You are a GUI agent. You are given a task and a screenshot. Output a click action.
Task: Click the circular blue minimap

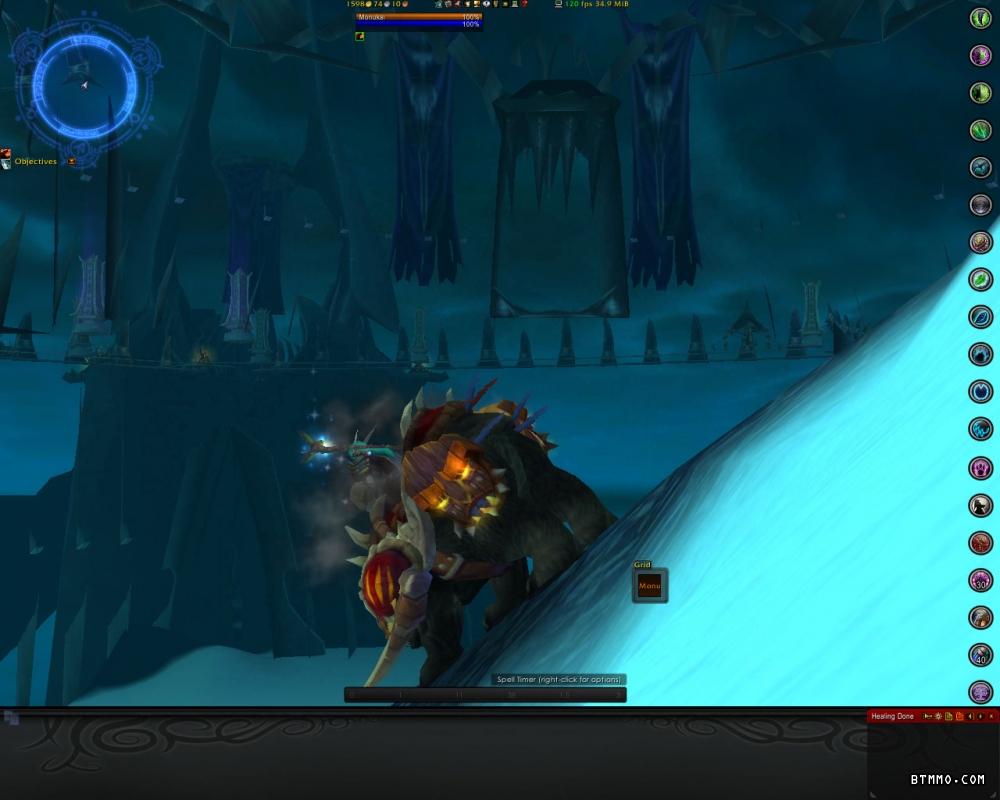point(84,87)
